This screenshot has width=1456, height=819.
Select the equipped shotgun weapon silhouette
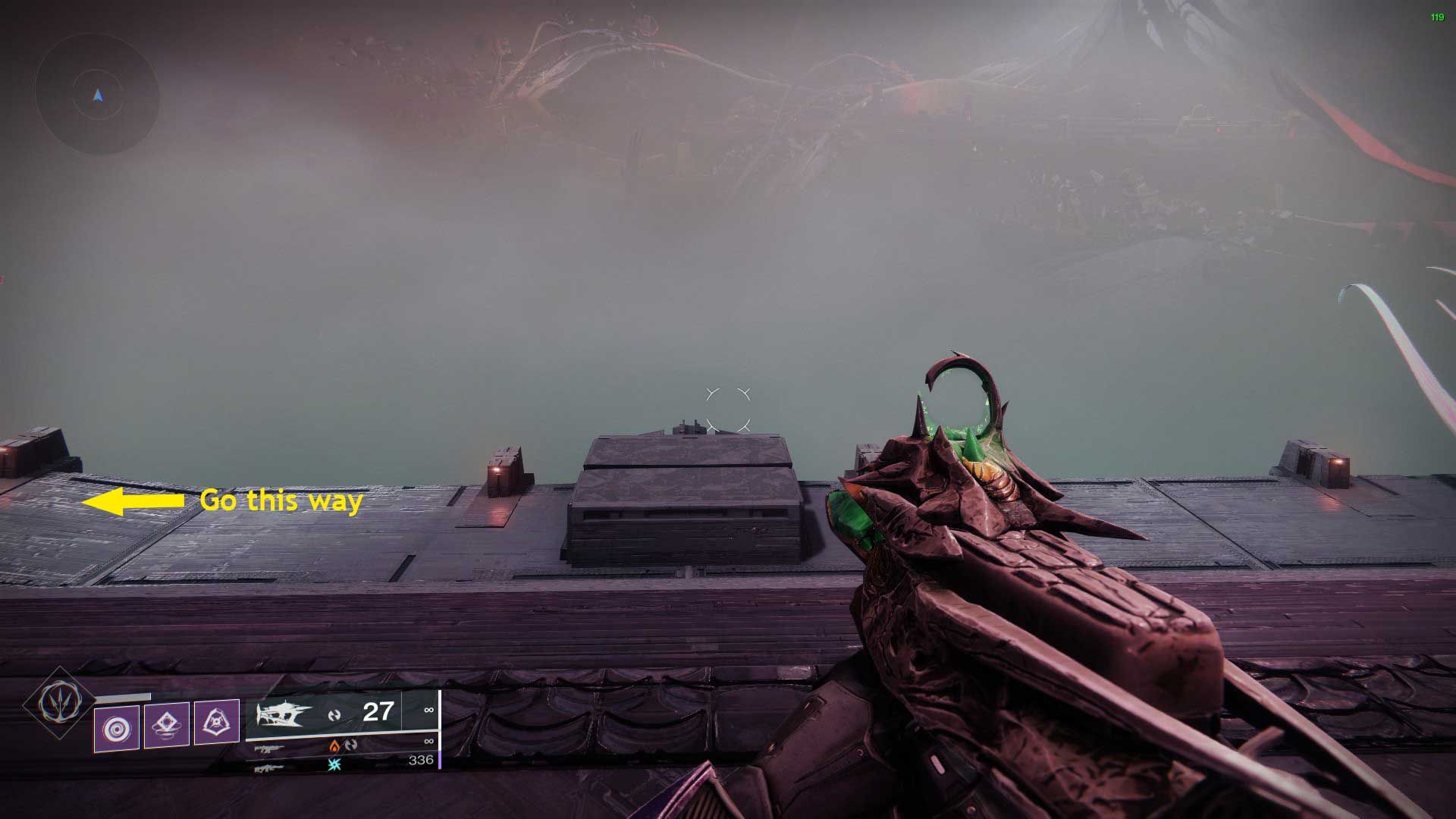coord(282,714)
